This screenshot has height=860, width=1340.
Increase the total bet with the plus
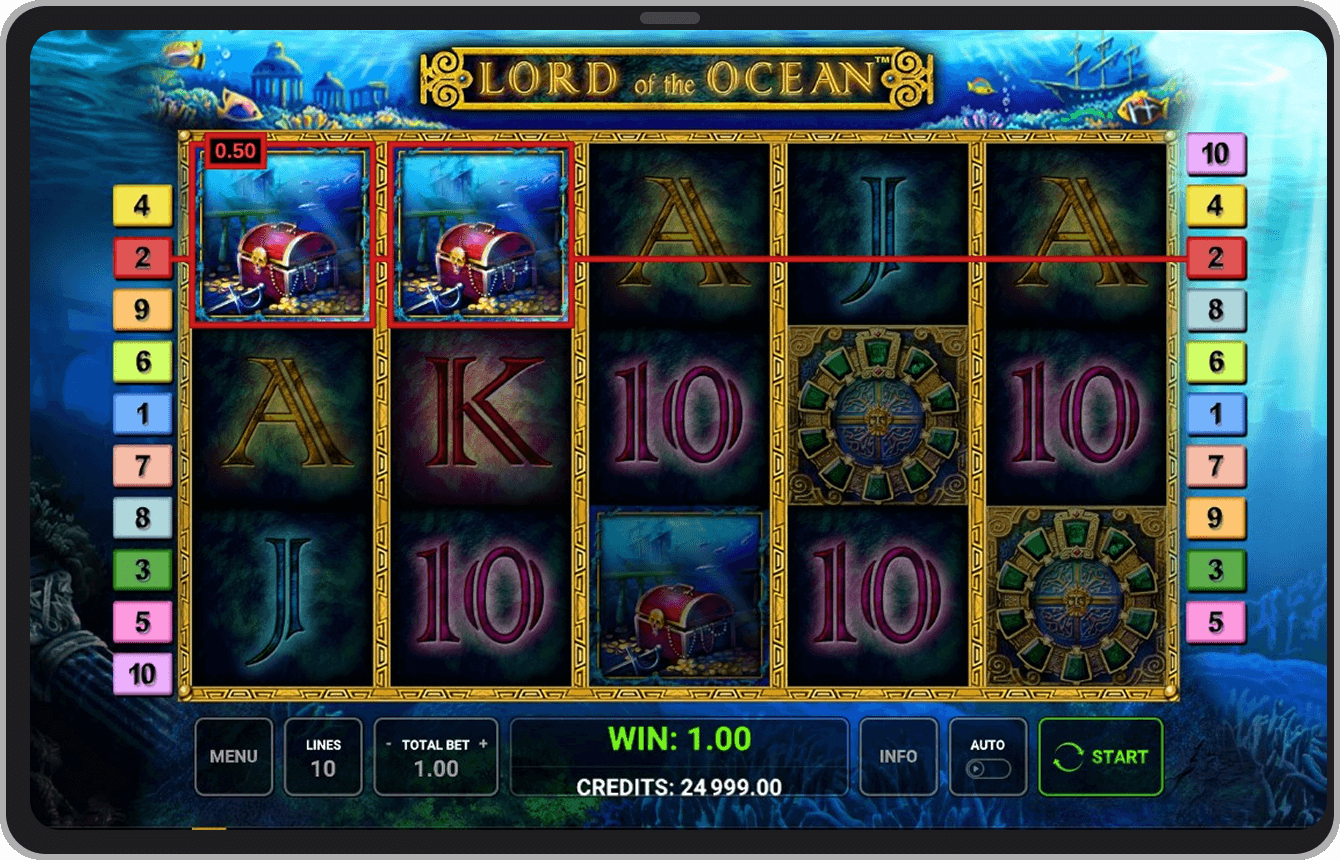483,744
